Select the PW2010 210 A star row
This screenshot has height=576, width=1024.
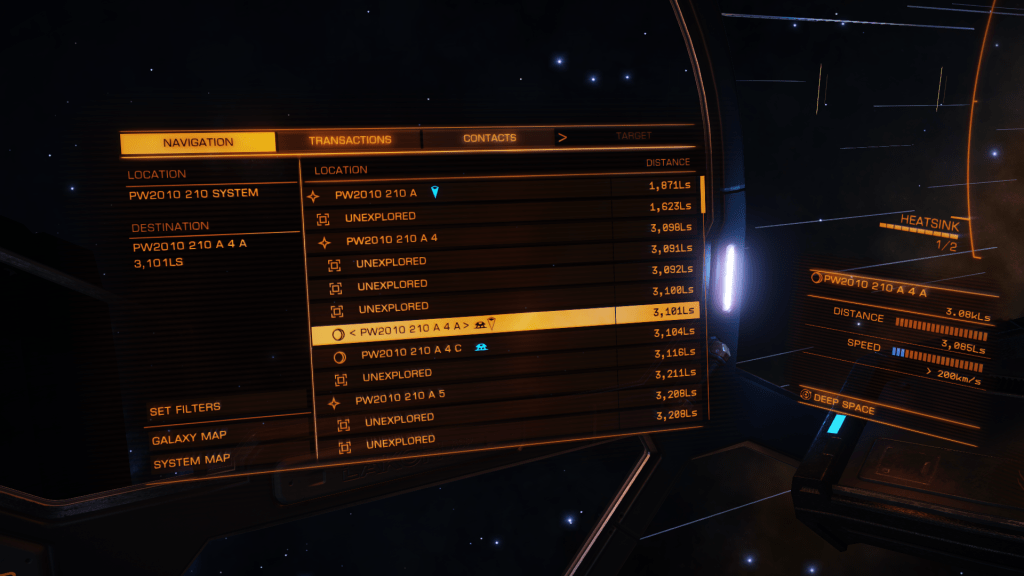click(x=376, y=193)
